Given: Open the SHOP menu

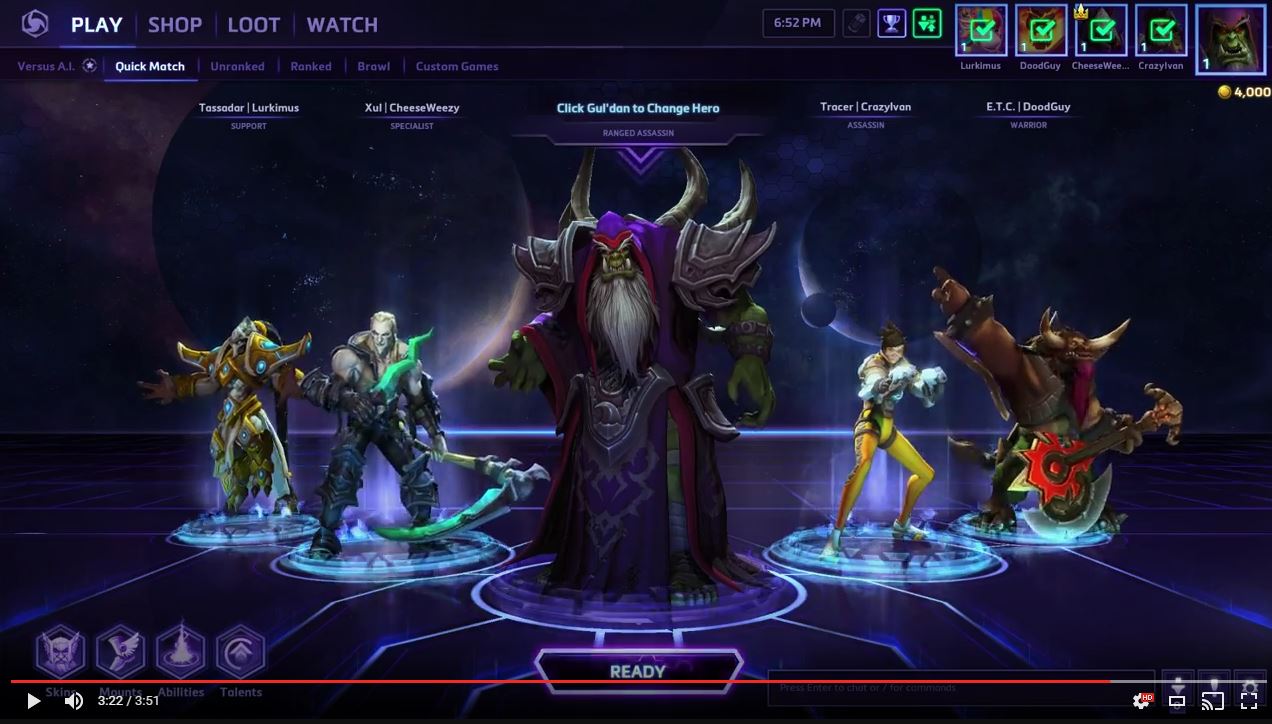Looking at the screenshot, I should [175, 25].
